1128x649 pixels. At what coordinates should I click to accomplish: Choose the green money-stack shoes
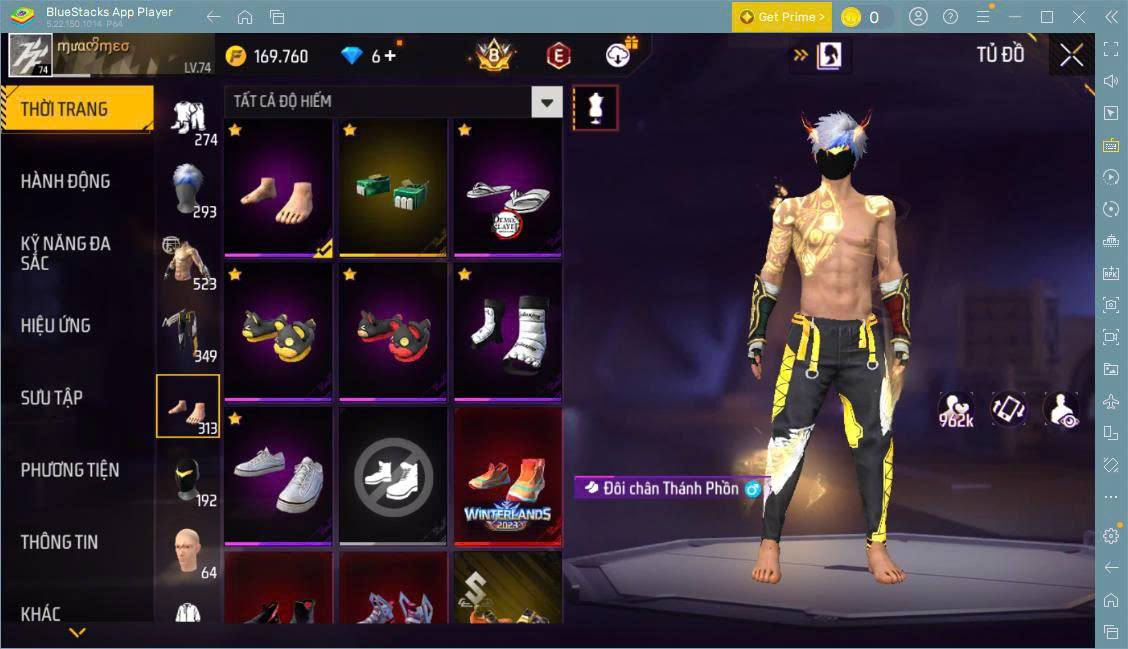tap(393, 186)
